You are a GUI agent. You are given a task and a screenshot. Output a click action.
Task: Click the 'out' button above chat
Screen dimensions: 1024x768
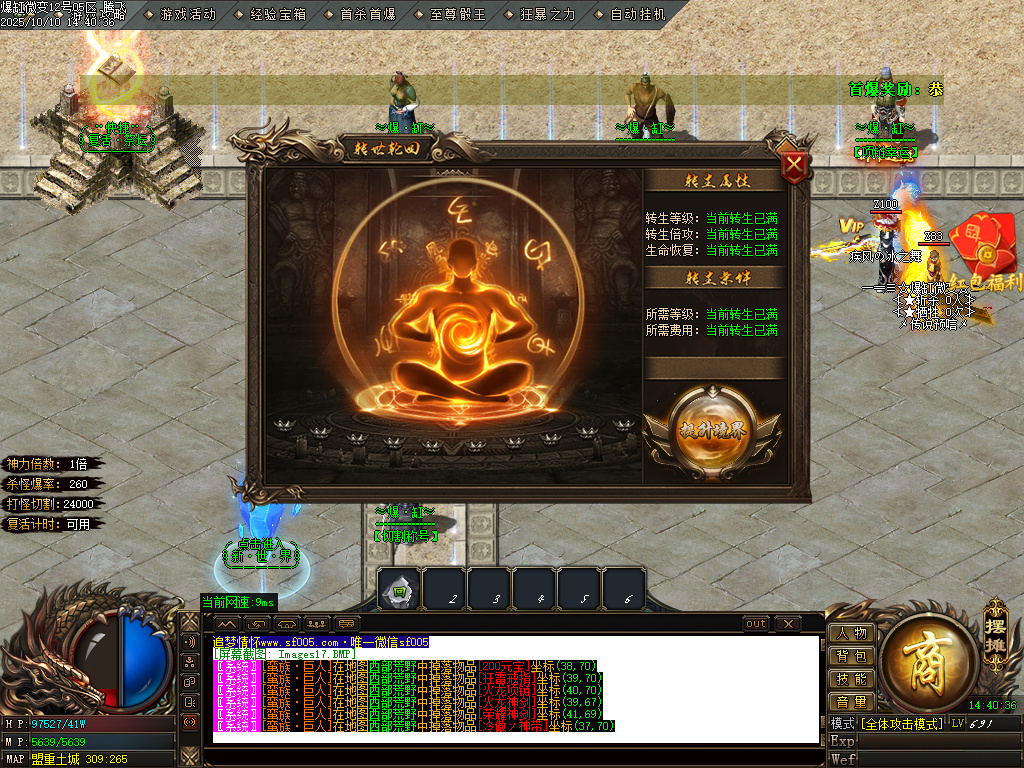[756, 624]
